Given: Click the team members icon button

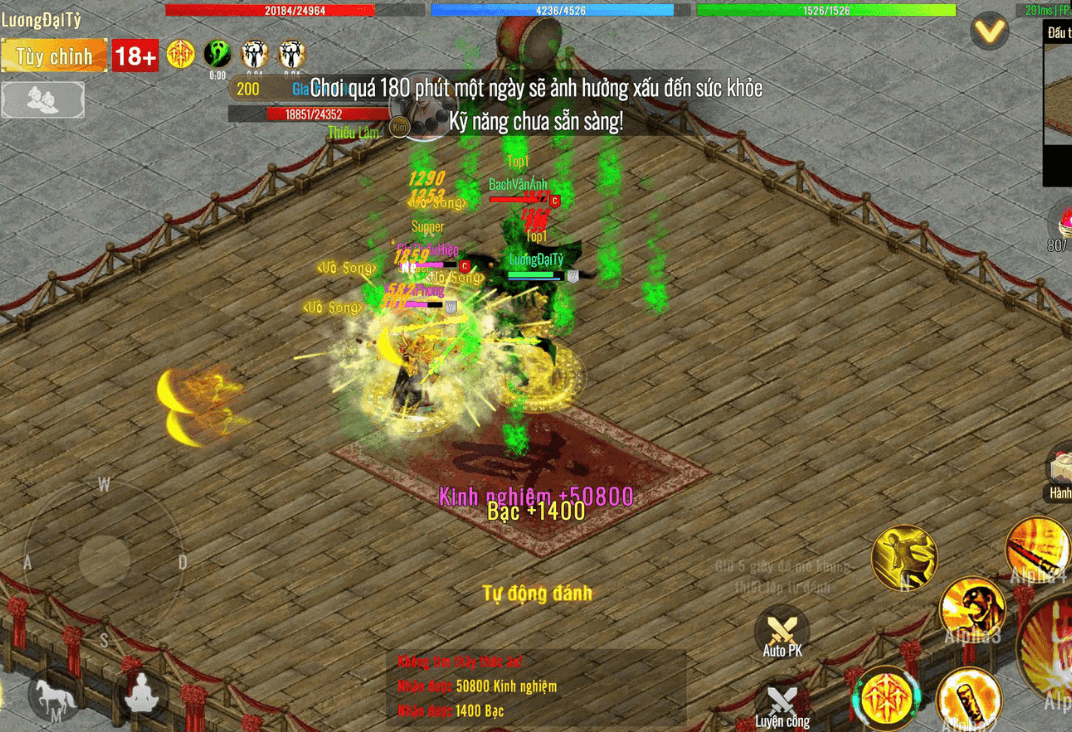Looking at the screenshot, I should pyautogui.click(x=43, y=99).
